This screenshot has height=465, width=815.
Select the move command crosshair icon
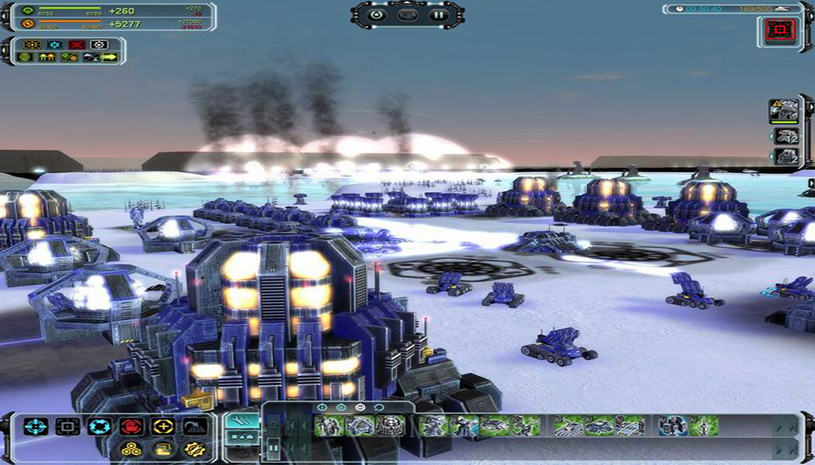click(35, 427)
